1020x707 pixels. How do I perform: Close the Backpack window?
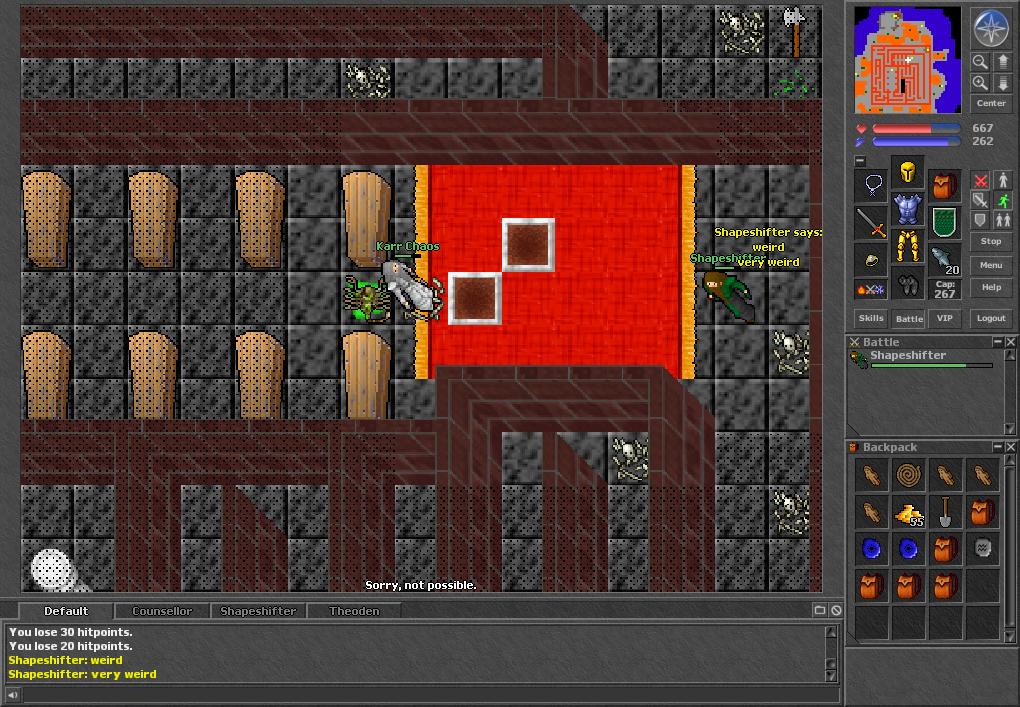(x=1010, y=447)
